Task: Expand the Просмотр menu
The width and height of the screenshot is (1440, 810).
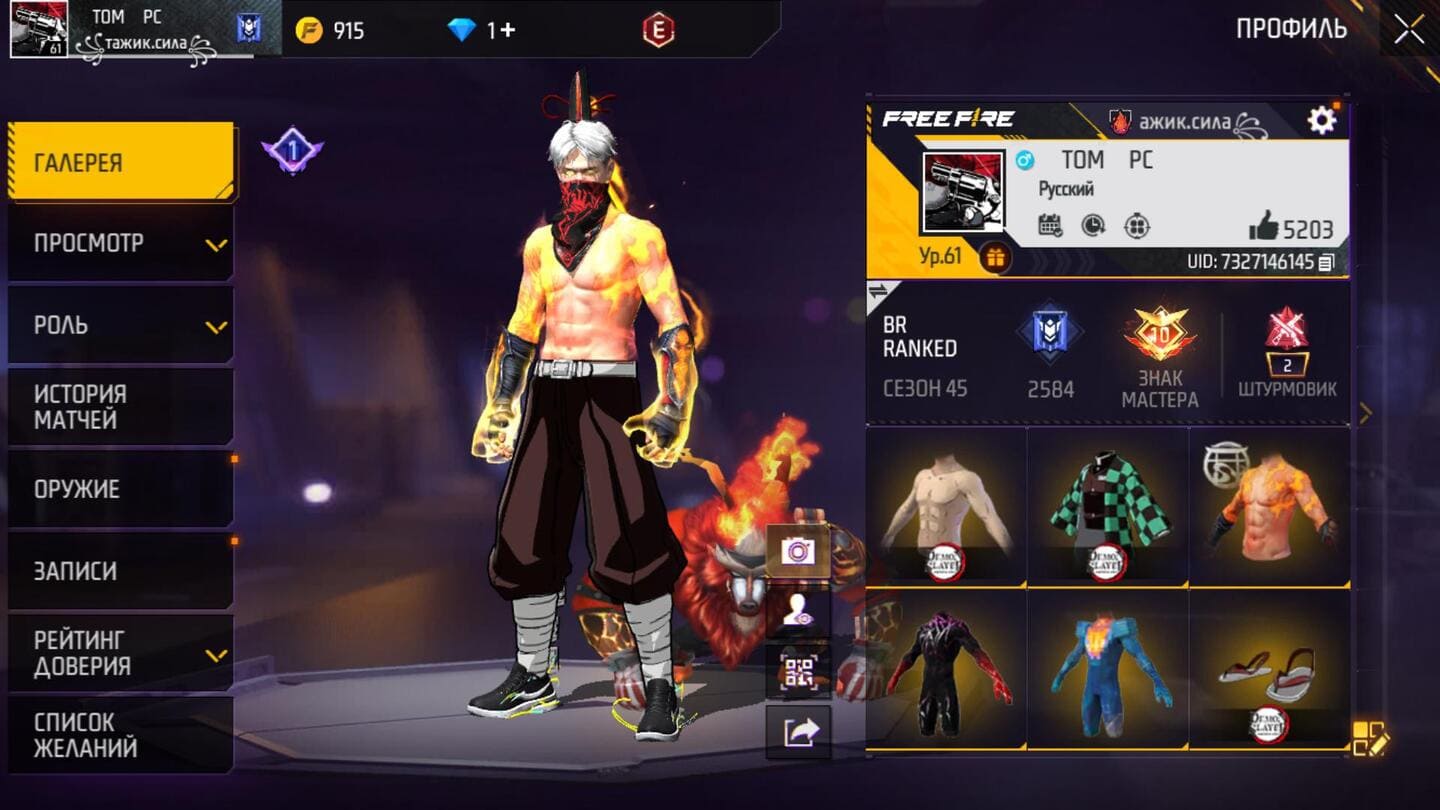Action: [x=121, y=243]
